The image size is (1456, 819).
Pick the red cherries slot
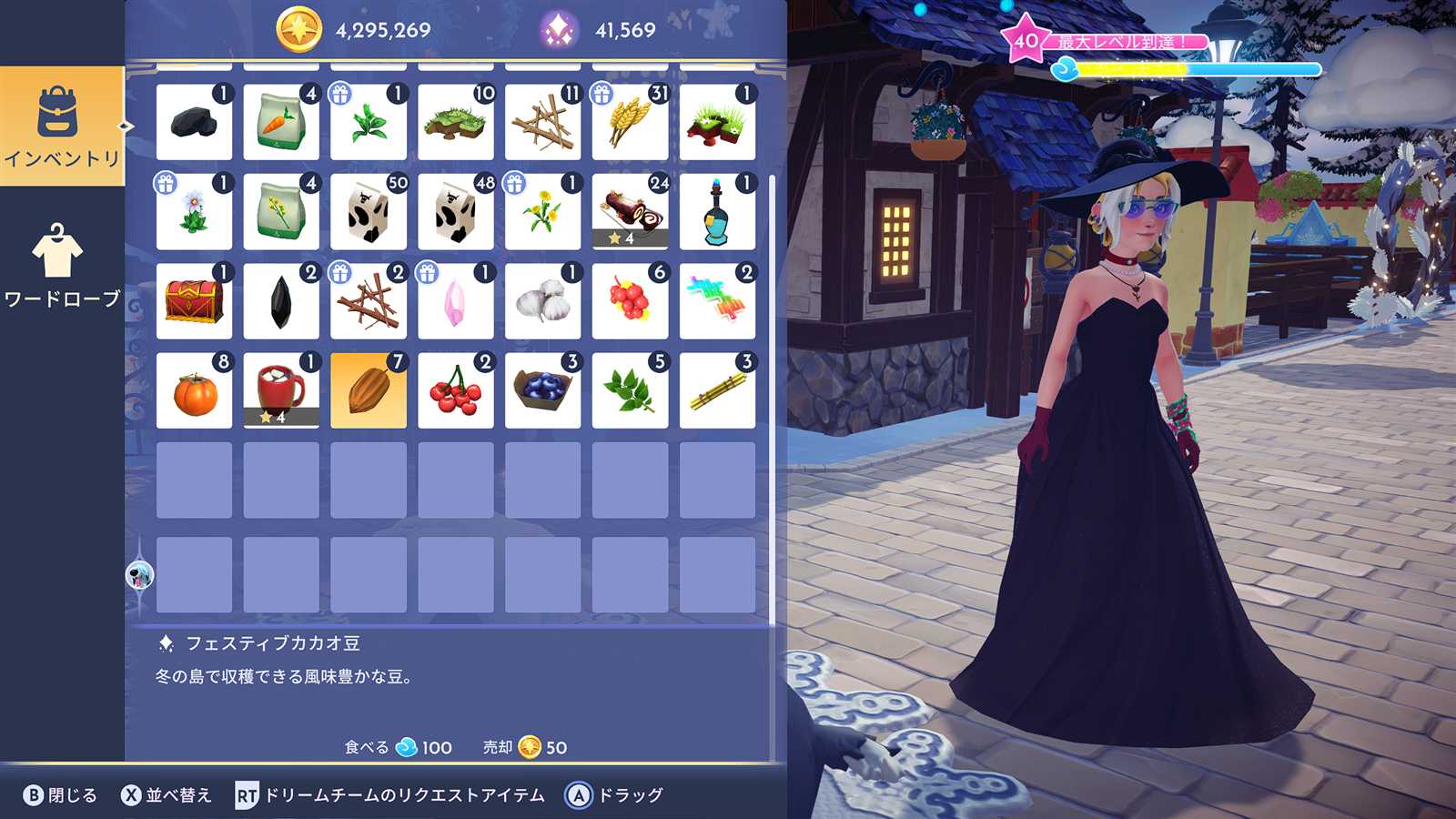(455, 390)
